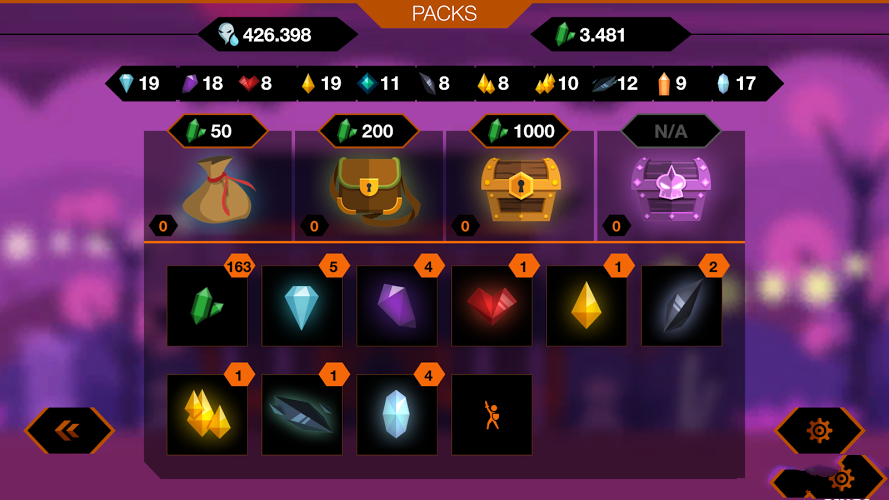Pick the red heart gem reward tile
The width and height of the screenshot is (889, 500).
tap(492, 306)
